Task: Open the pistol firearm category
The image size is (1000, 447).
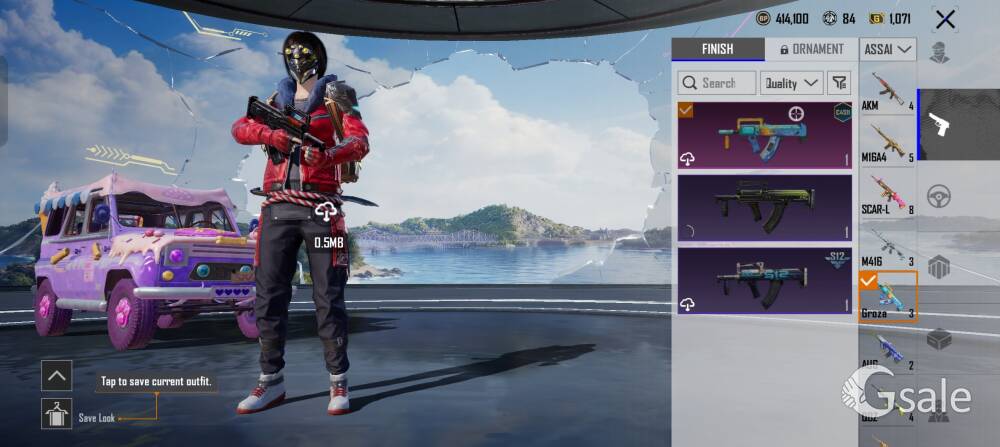Action: tap(939, 124)
